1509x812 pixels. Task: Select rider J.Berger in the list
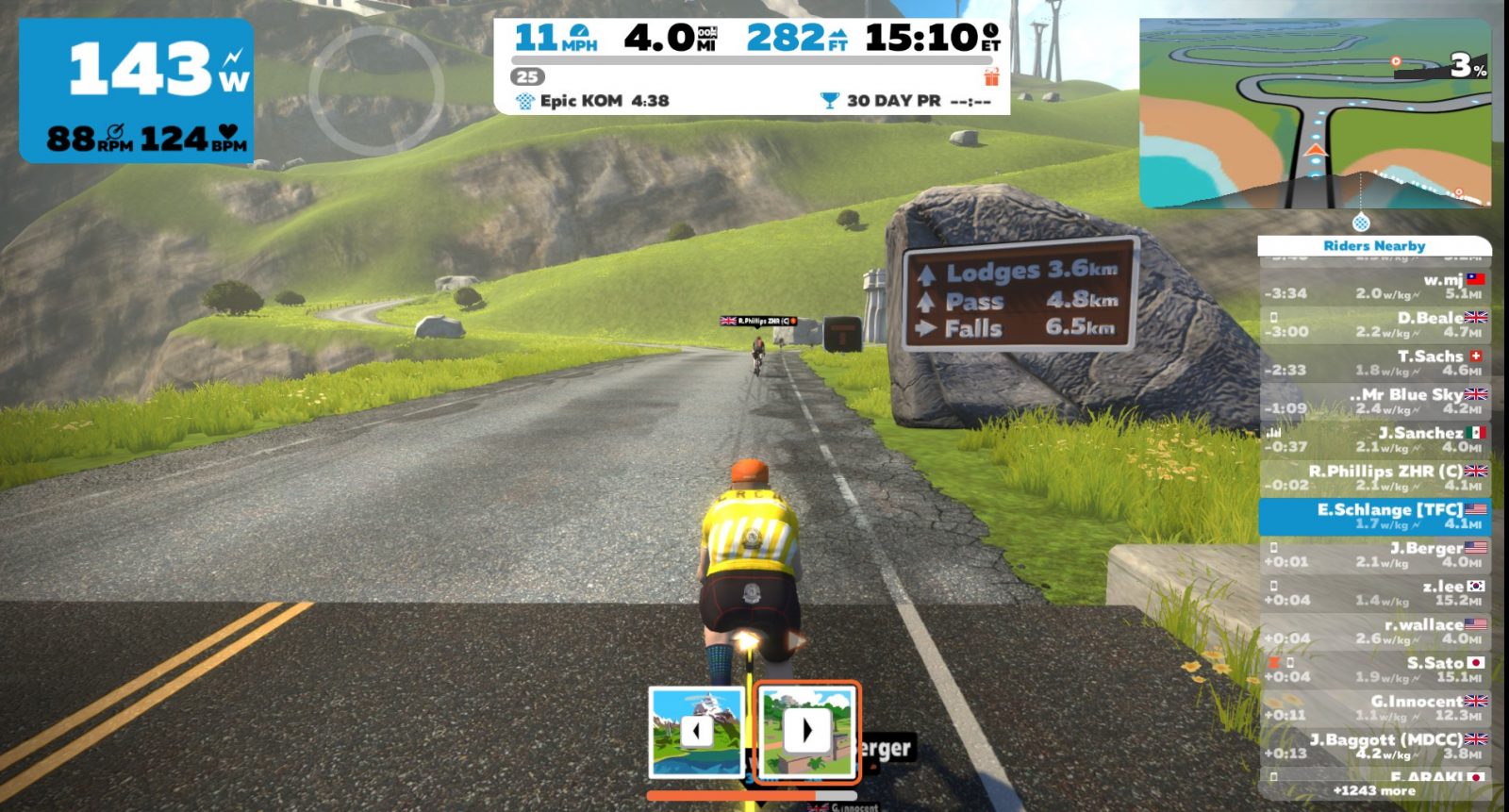click(1374, 555)
